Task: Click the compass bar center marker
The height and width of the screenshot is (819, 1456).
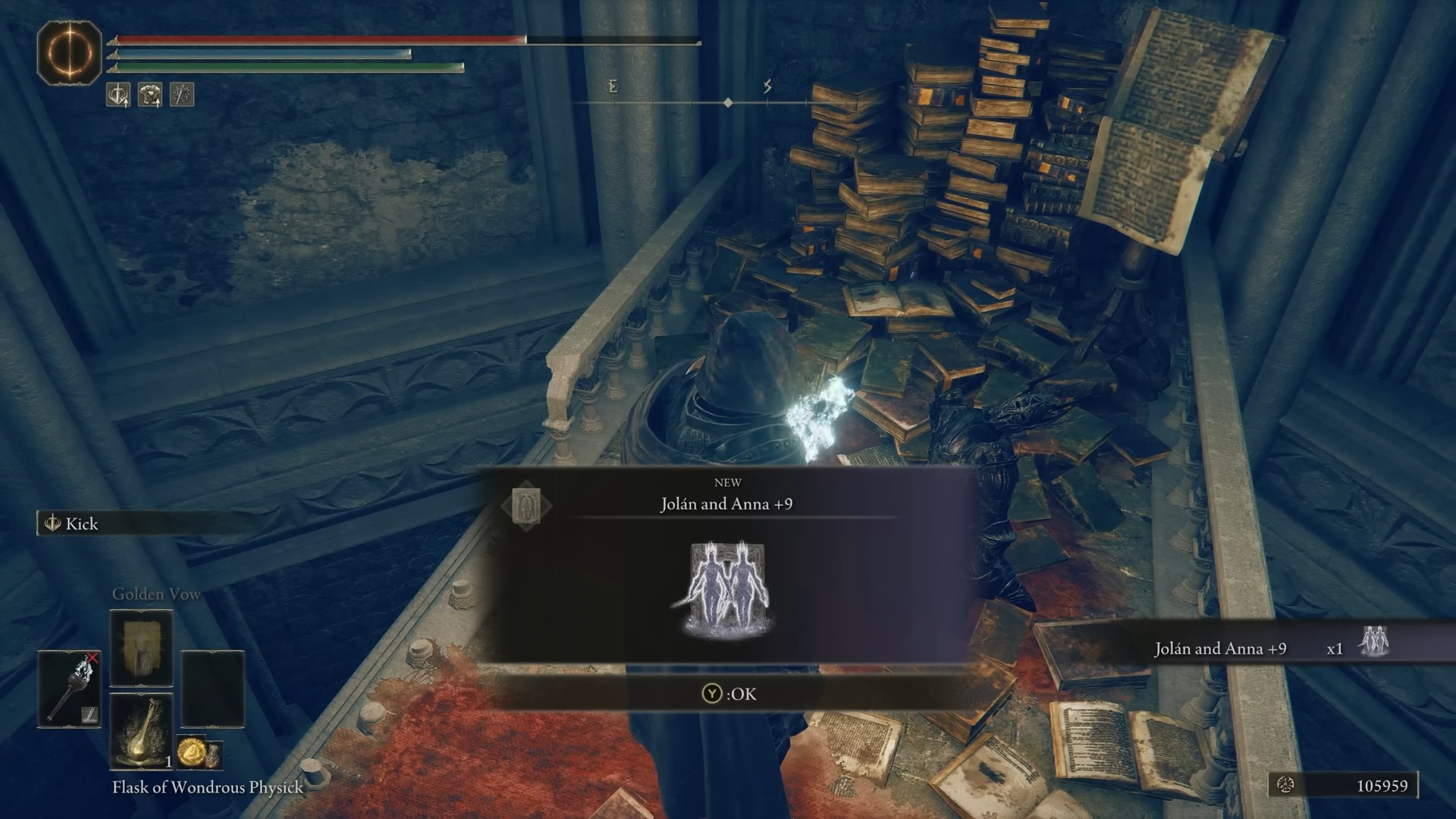Action: [x=728, y=102]
